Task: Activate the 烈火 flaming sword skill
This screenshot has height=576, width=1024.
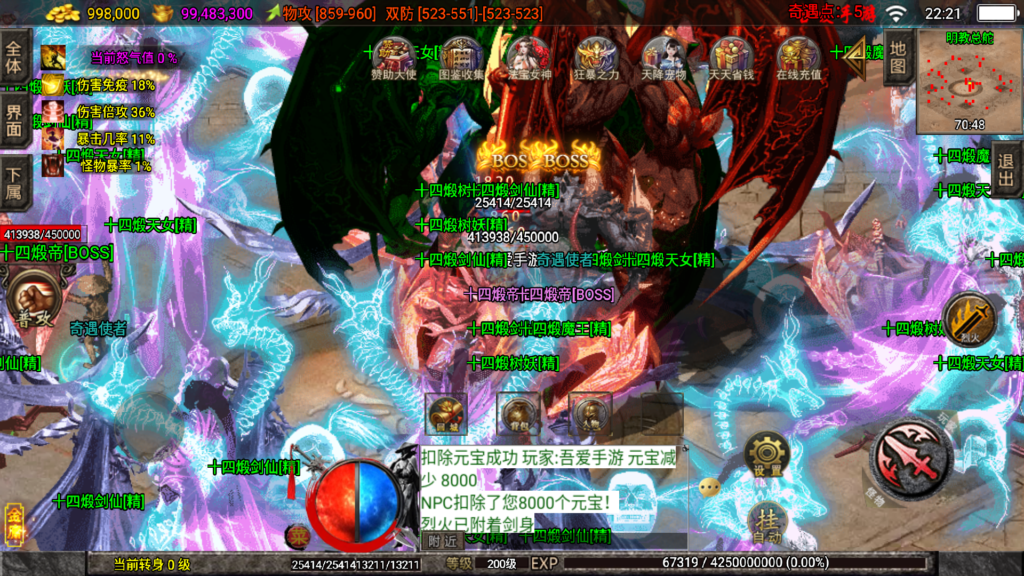Action: pyautogui.click(x=968, y=320)
